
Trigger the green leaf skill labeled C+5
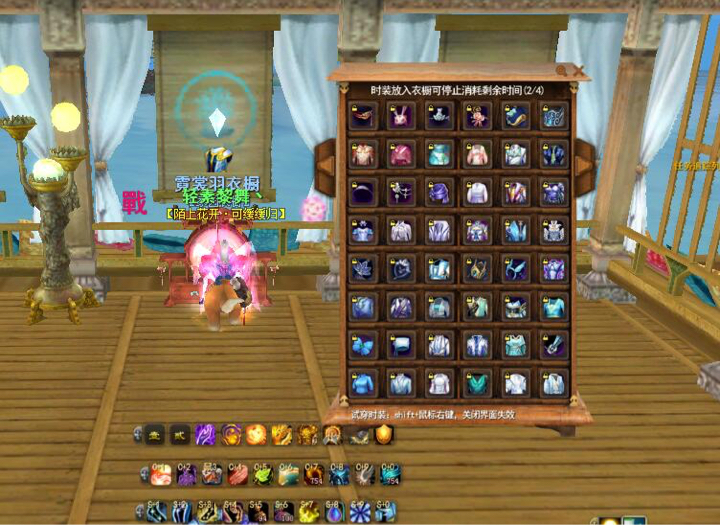click(262, 474)
